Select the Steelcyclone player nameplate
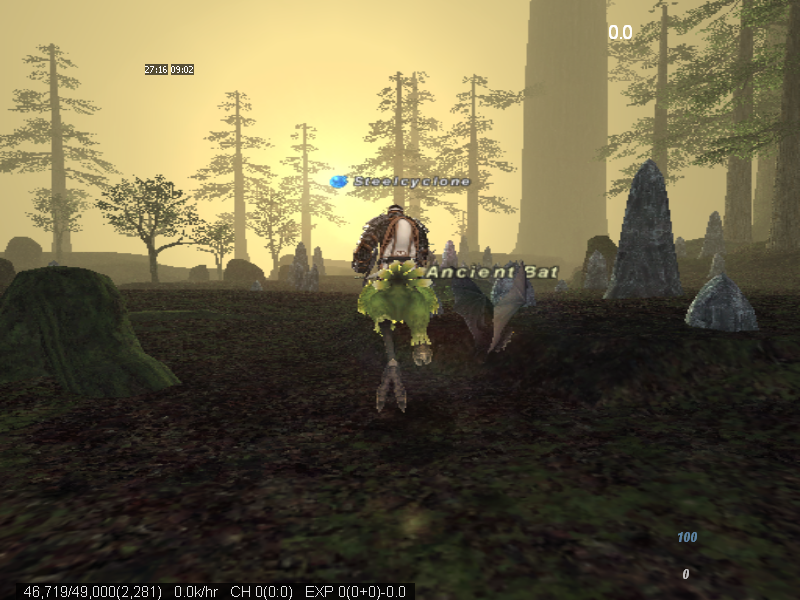Image resolution: width=800 pixels, height=600 pixels. coord(411,182)
